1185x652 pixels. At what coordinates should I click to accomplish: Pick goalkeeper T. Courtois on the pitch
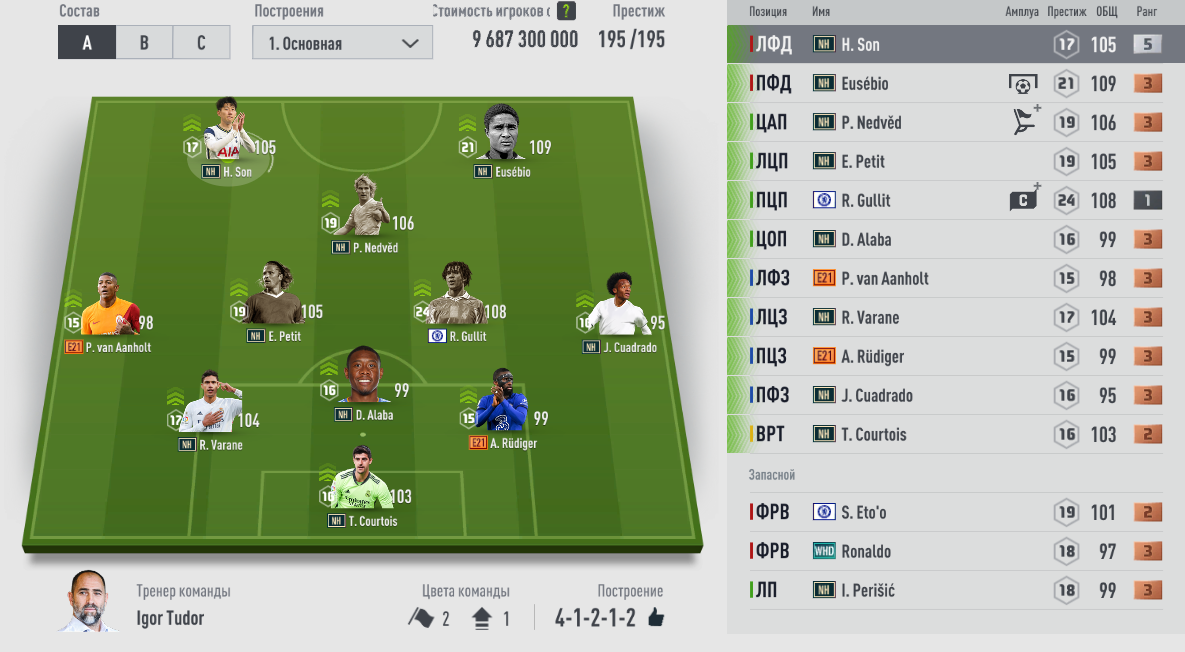pos(363,485)
